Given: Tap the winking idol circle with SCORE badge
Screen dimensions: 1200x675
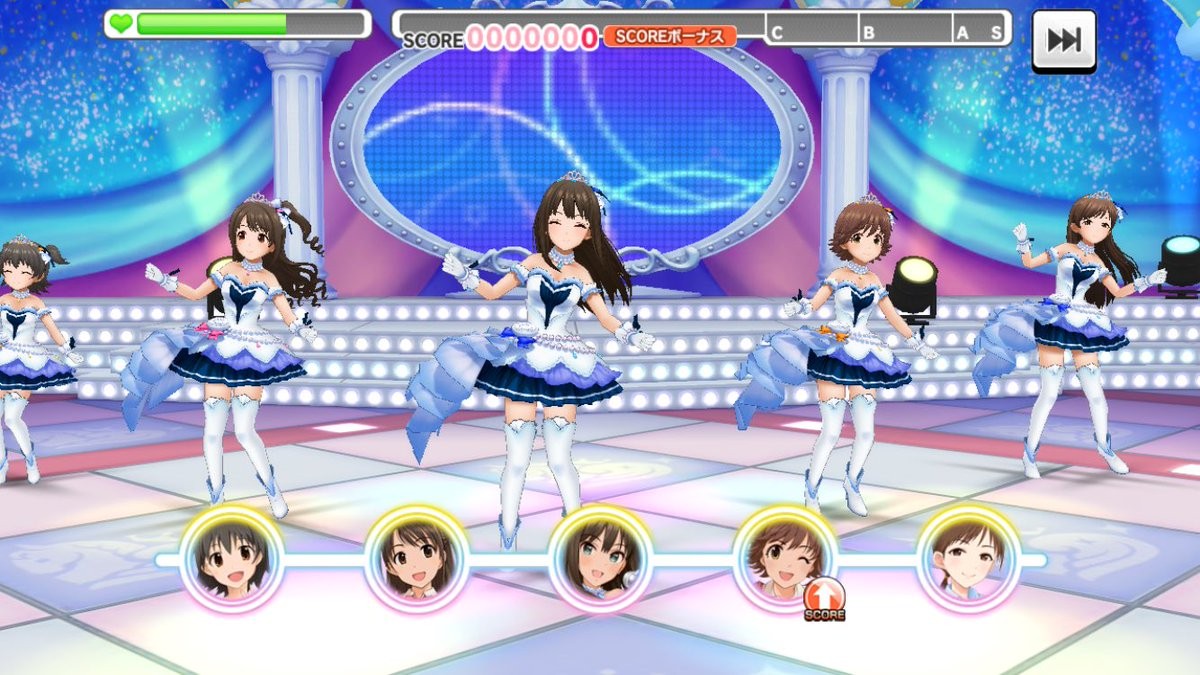Looking at the screenshot, I should [x=784, y=558].
